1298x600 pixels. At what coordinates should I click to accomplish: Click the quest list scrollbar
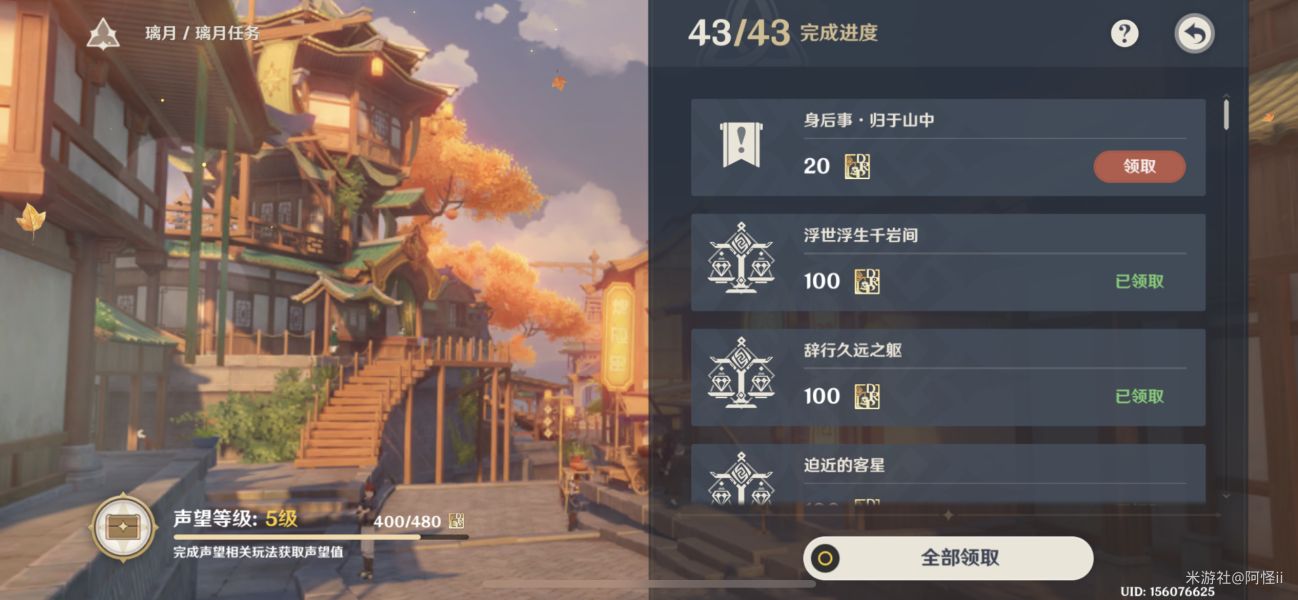1226,113
